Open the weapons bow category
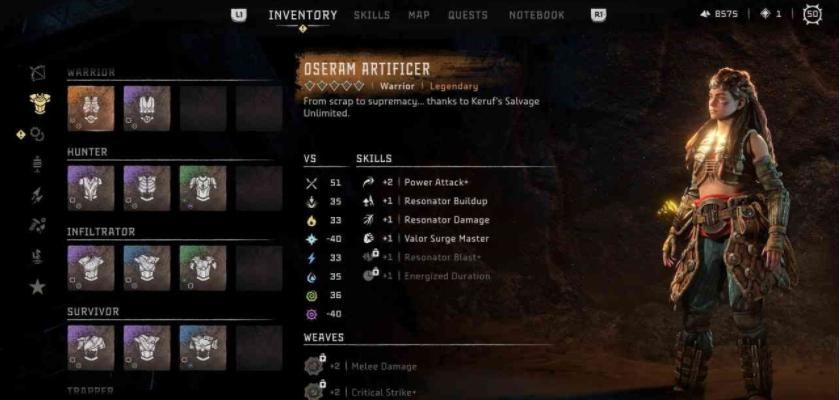 click(x=39, y=72)
